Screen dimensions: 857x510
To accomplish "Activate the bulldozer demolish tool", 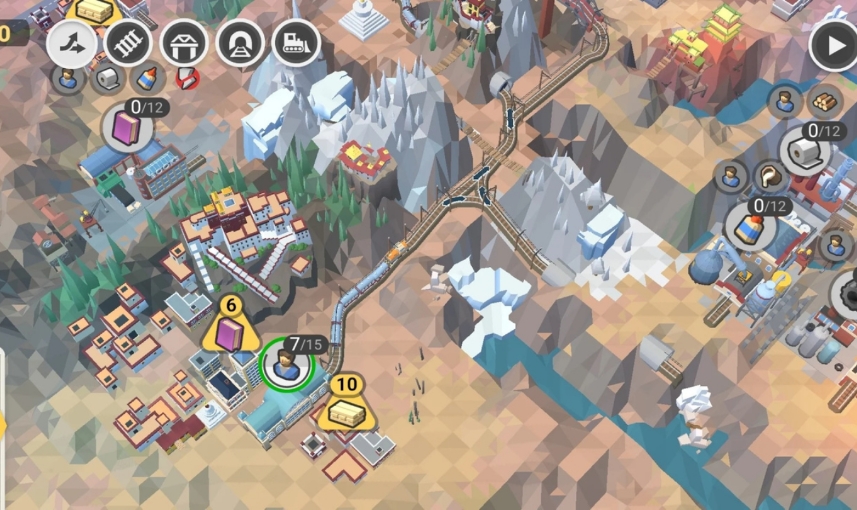I will tap(296, 44).
